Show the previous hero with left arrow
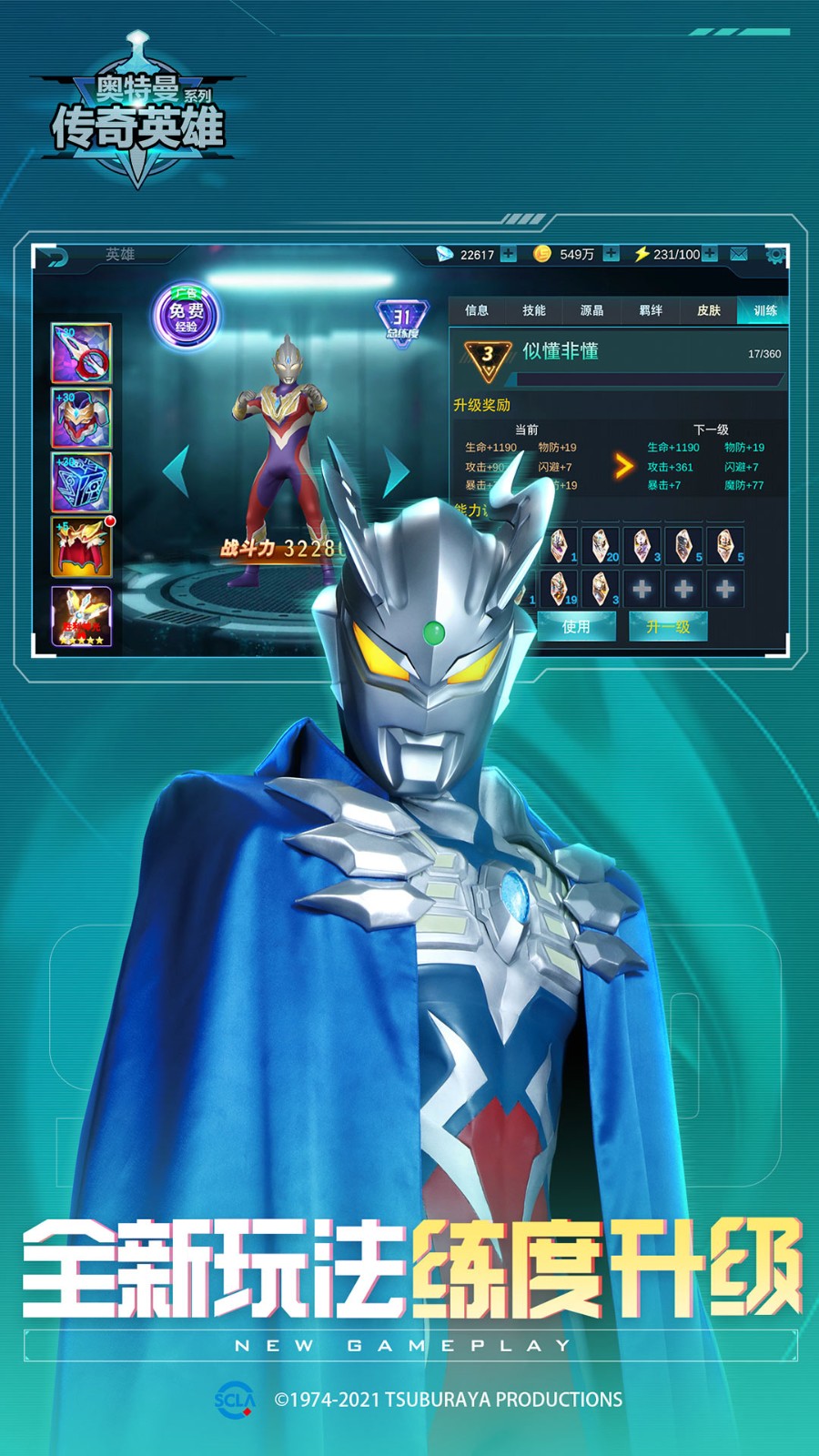 [x=176, y=470]
